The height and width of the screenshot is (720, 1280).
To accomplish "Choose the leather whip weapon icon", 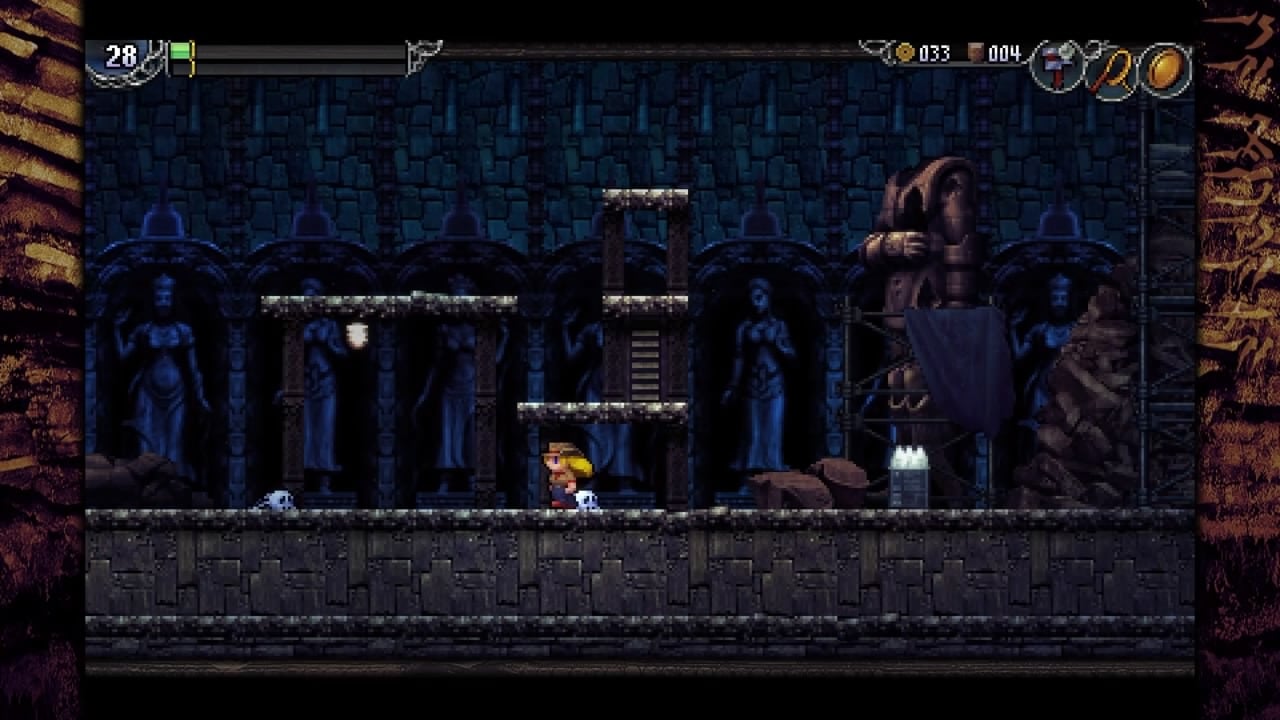I will coord(1111,70).
